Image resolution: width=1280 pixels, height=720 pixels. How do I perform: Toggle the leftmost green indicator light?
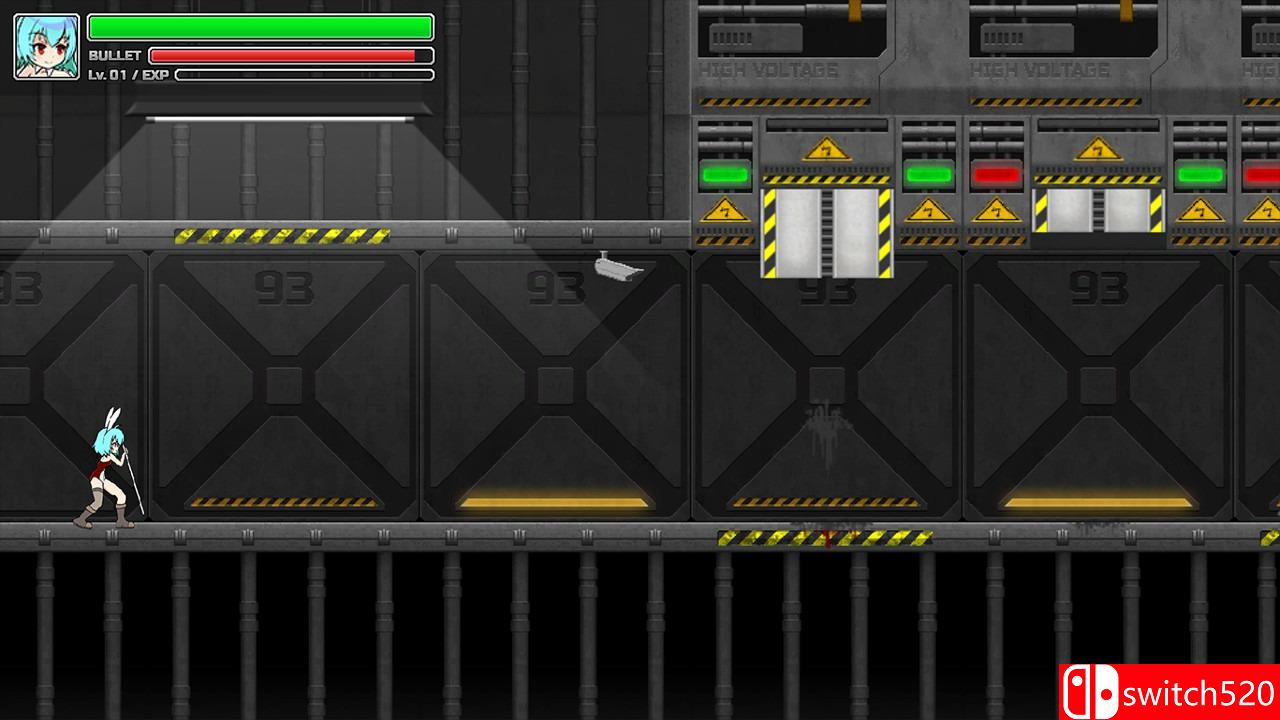[x=727, y=173]
